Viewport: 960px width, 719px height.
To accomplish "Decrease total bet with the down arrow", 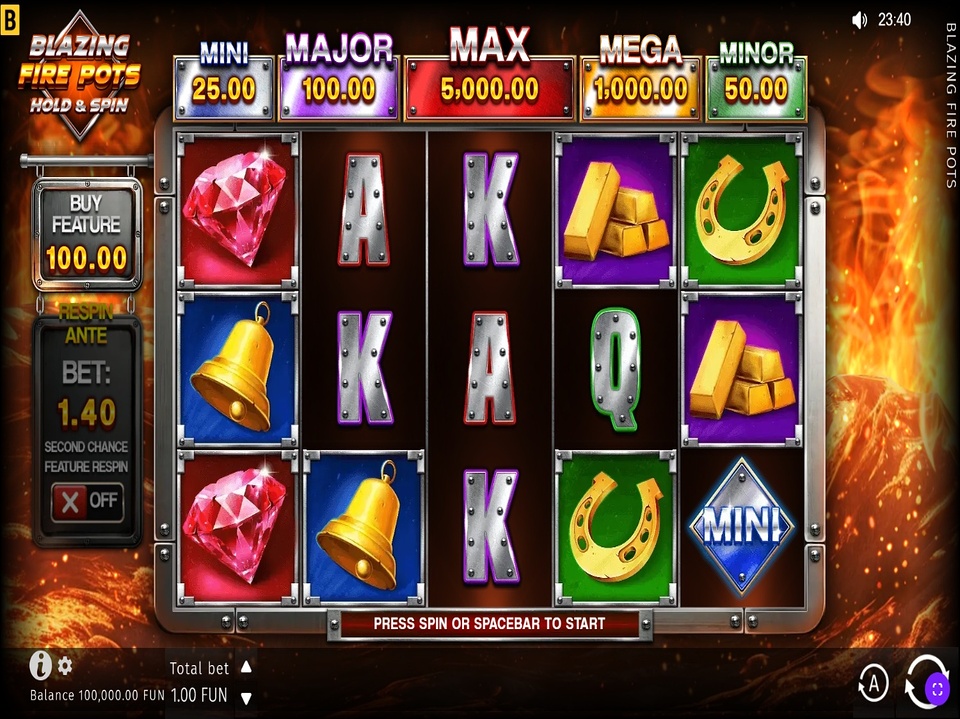I will [246, 697].
